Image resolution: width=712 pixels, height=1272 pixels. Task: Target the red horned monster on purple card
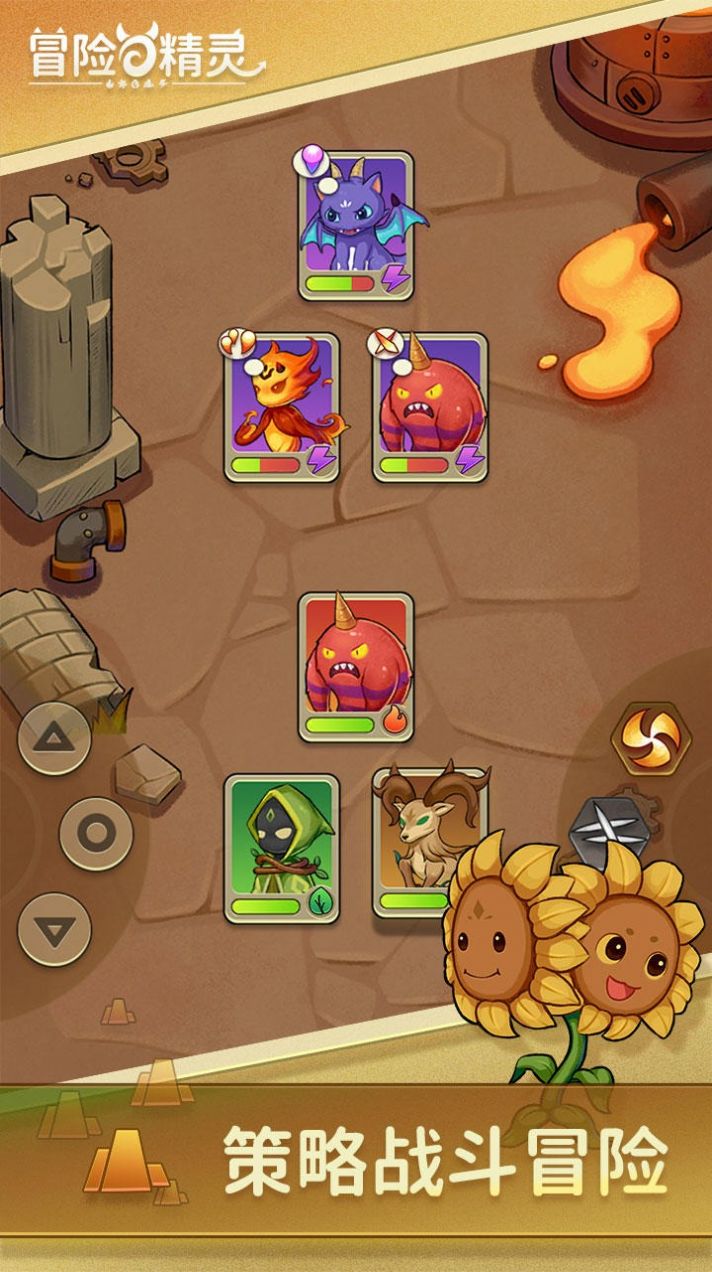(430, 407)
